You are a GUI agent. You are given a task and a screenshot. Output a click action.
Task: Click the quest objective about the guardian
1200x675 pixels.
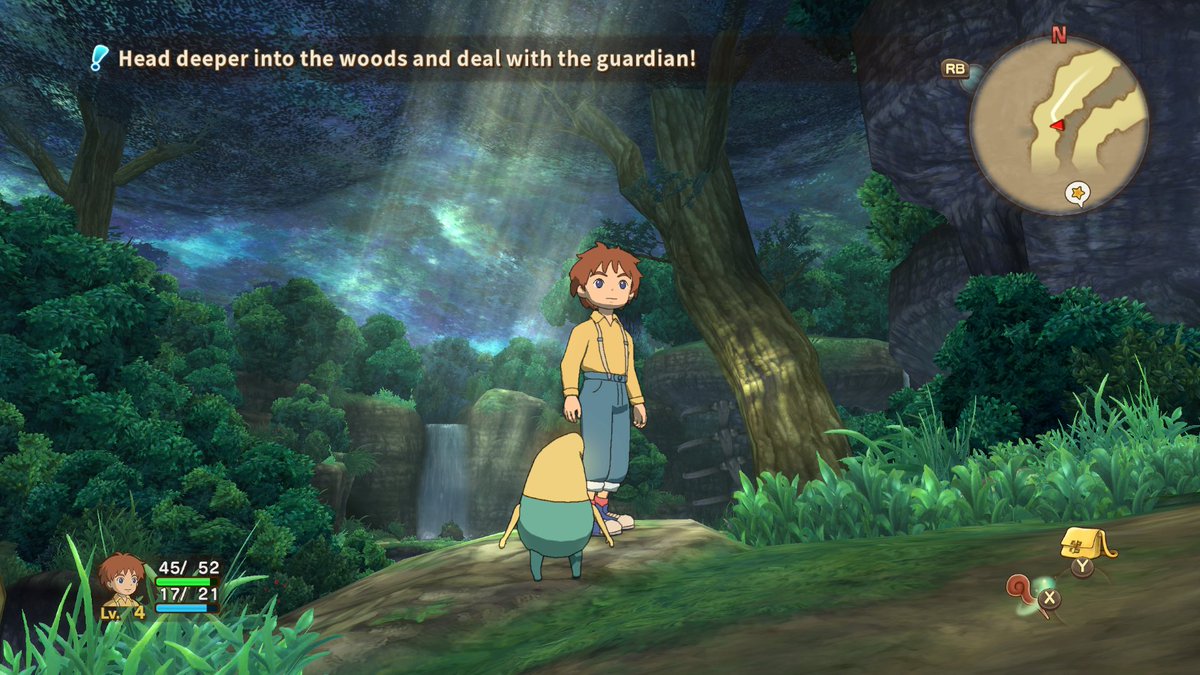tap(406, 58)
